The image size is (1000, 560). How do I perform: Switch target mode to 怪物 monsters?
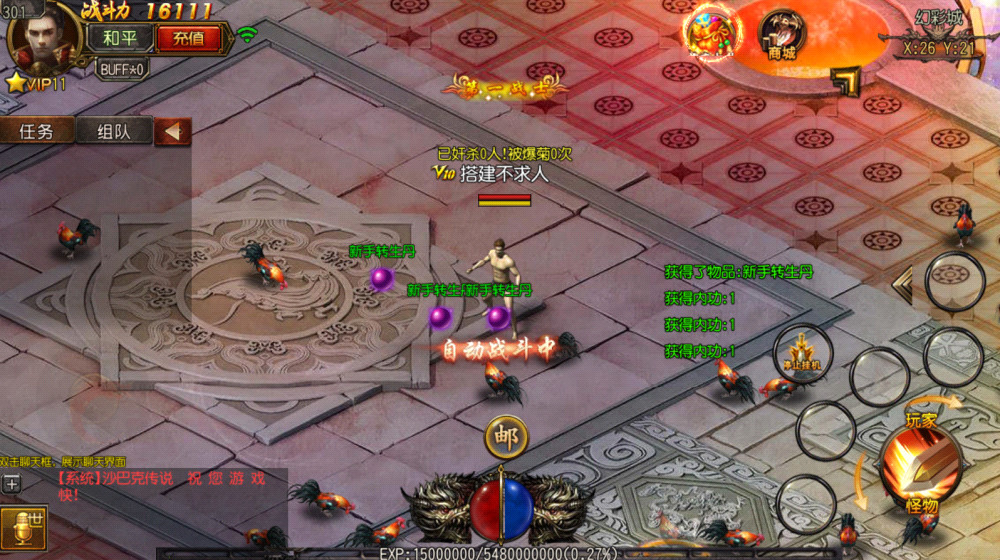coord(921,506)
